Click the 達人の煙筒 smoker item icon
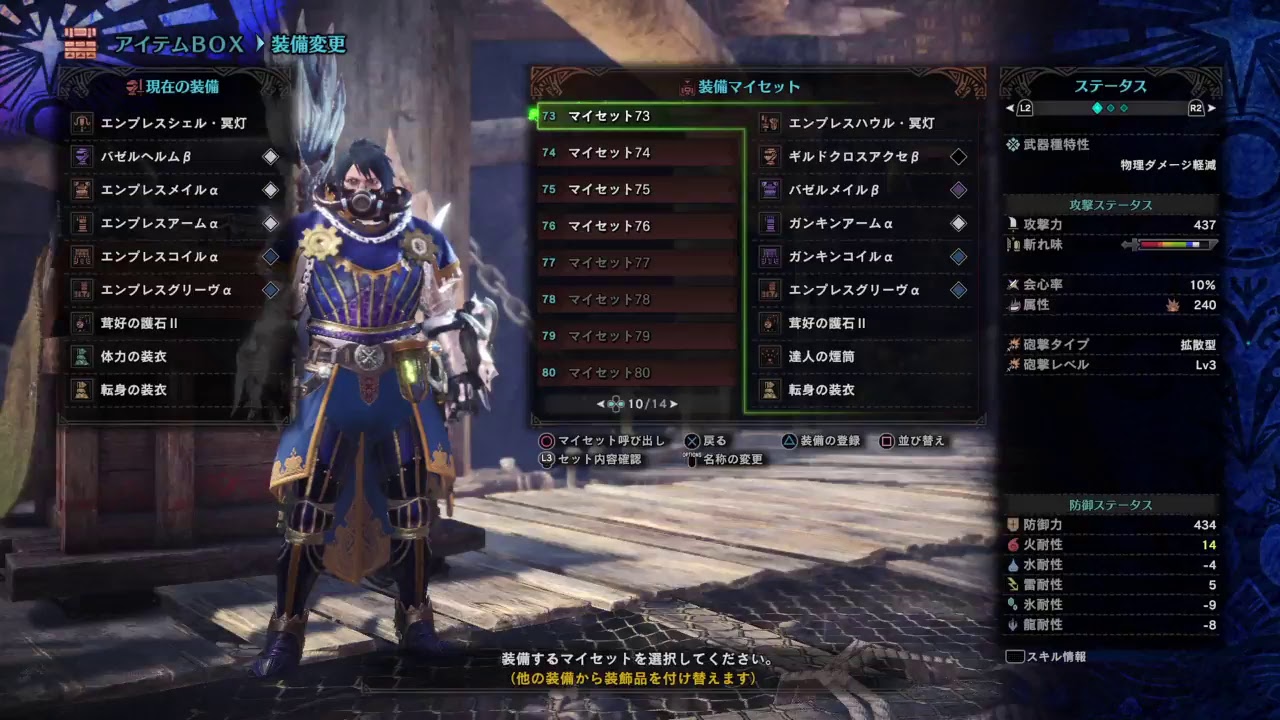This screenshot has height=720, width=1280. tap(771, 356)
